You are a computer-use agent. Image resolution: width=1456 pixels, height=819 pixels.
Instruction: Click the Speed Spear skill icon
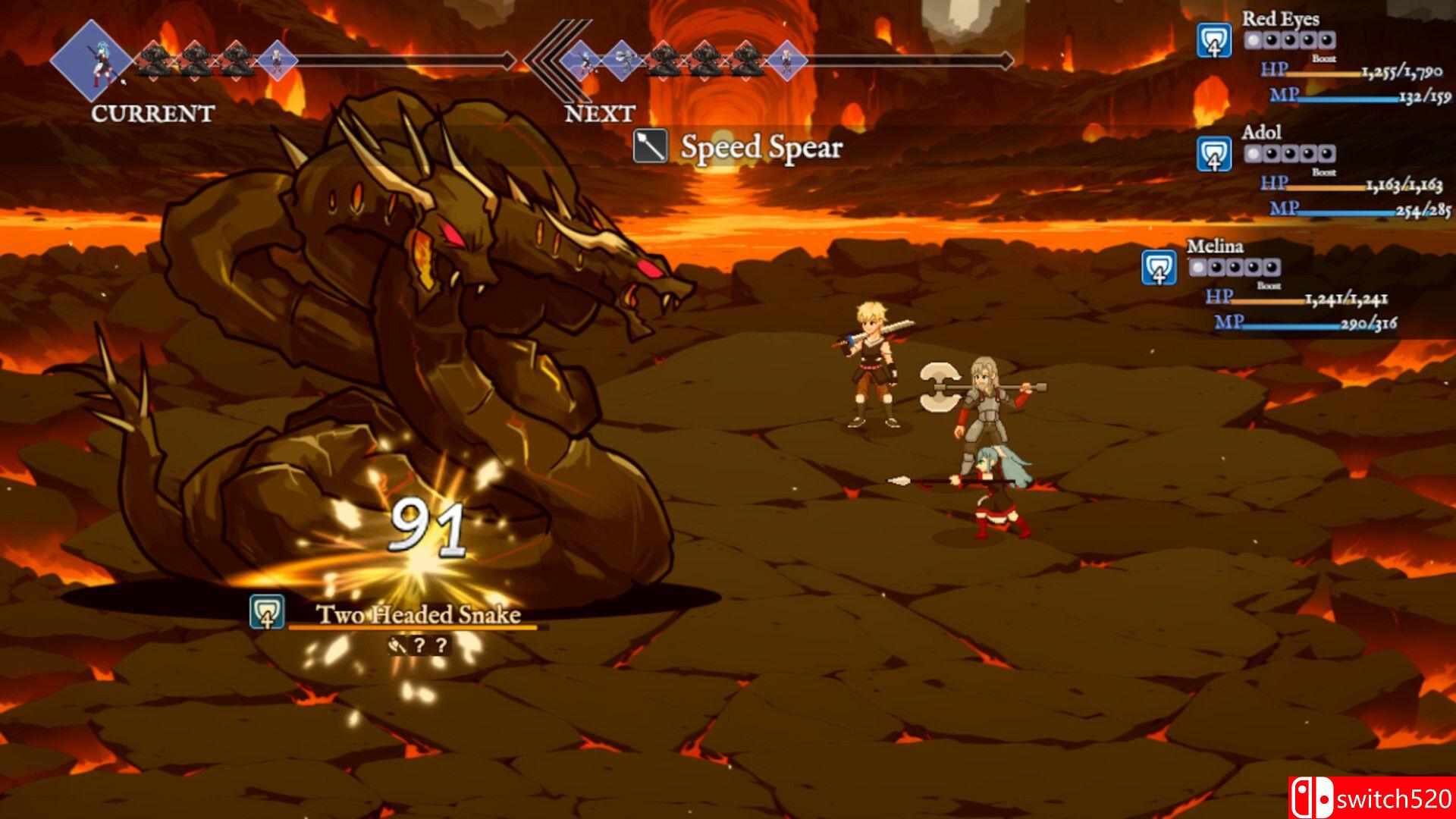click(x=651, y=146)
